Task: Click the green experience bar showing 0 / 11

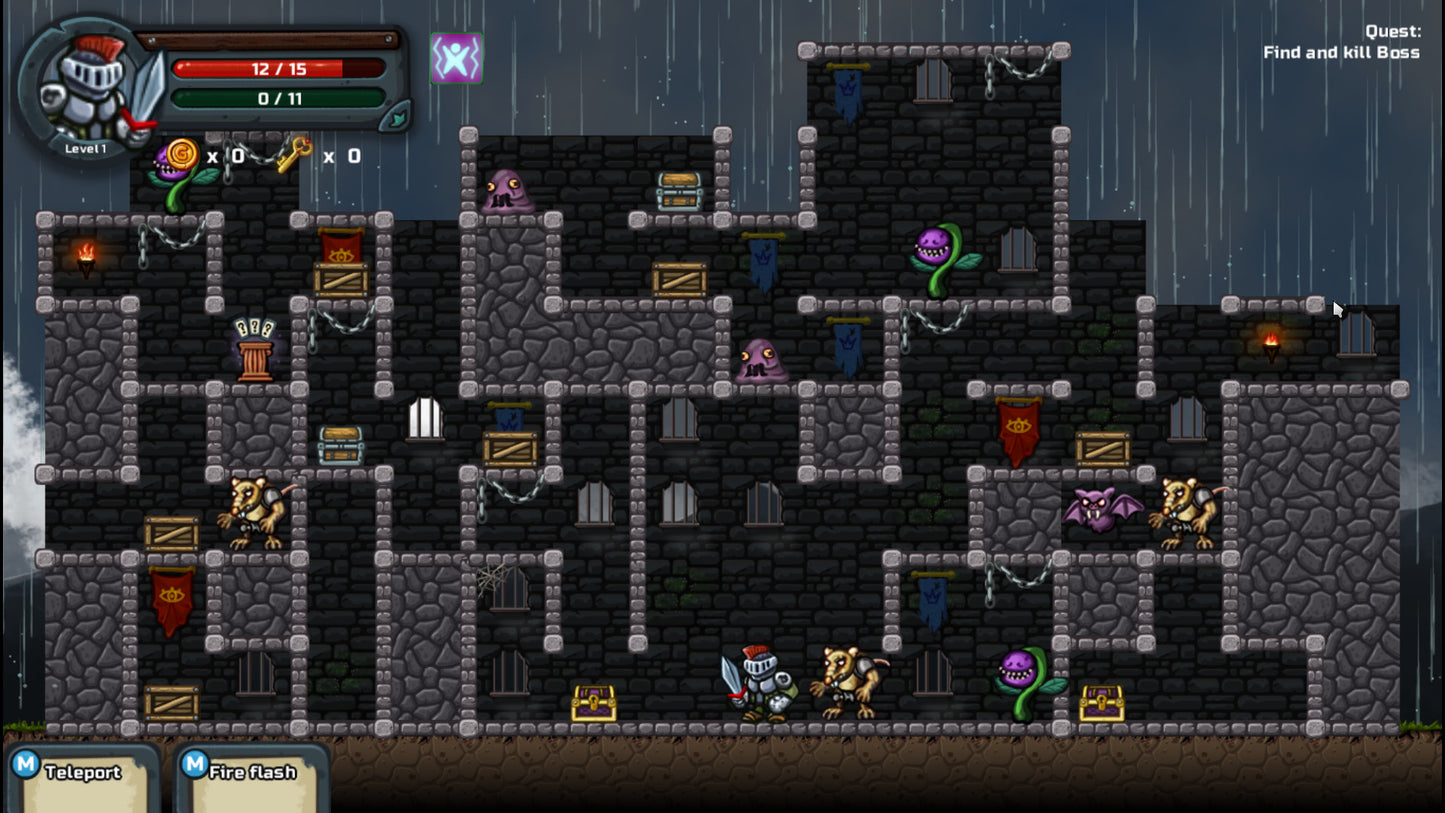Action: [x=277, y=99]
